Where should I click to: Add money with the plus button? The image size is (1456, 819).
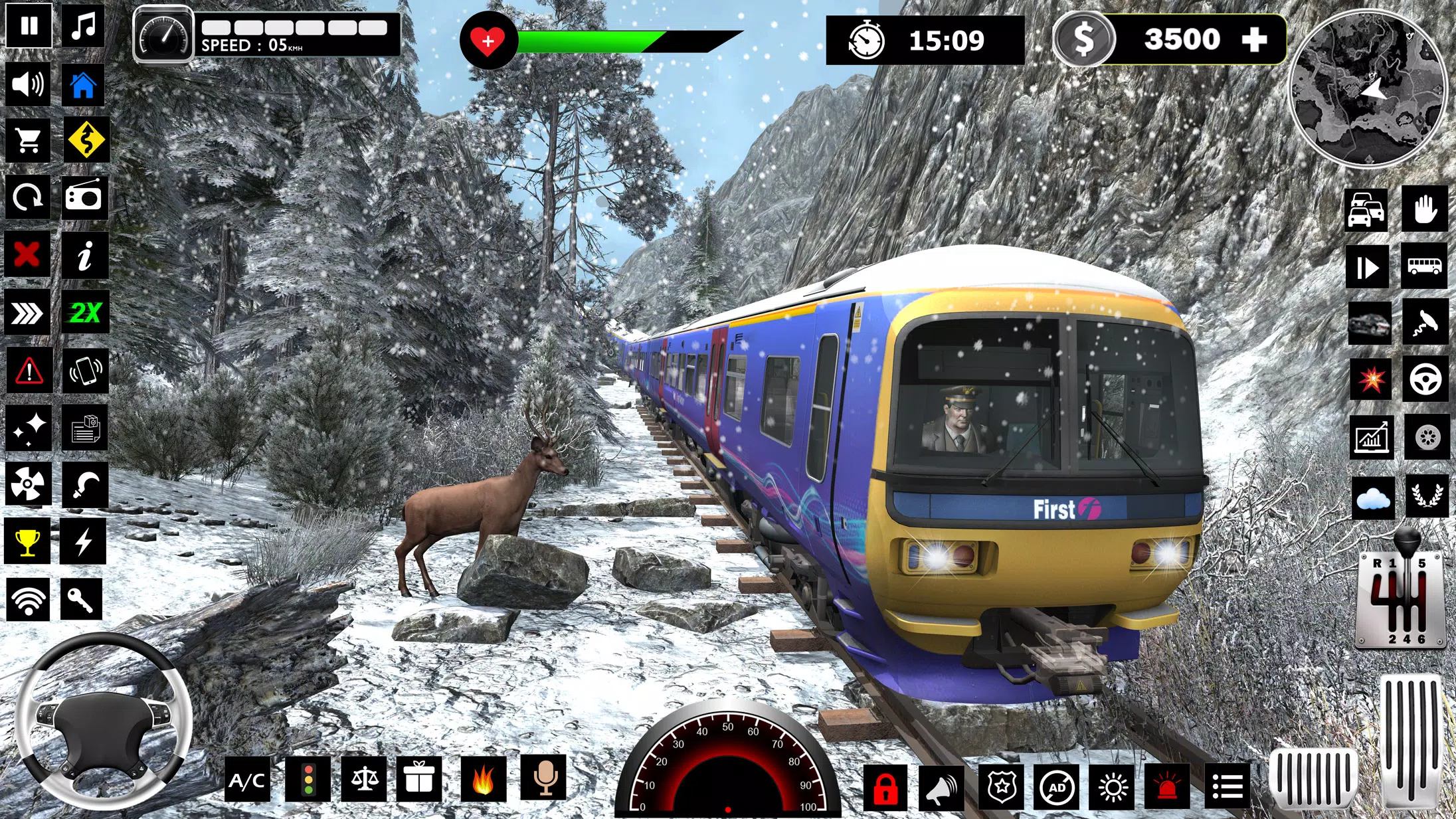click(1254, 40)
